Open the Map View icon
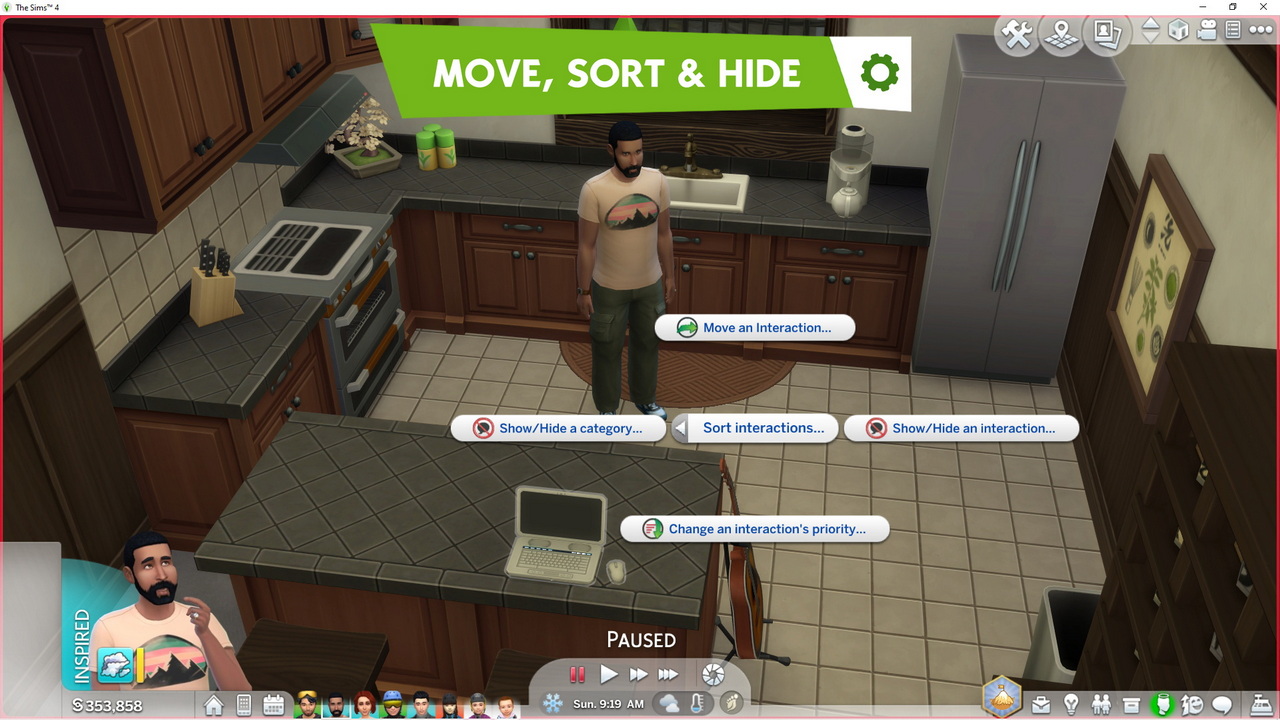The height and width of the screenshot is (720, 1280). point(1060,32)
